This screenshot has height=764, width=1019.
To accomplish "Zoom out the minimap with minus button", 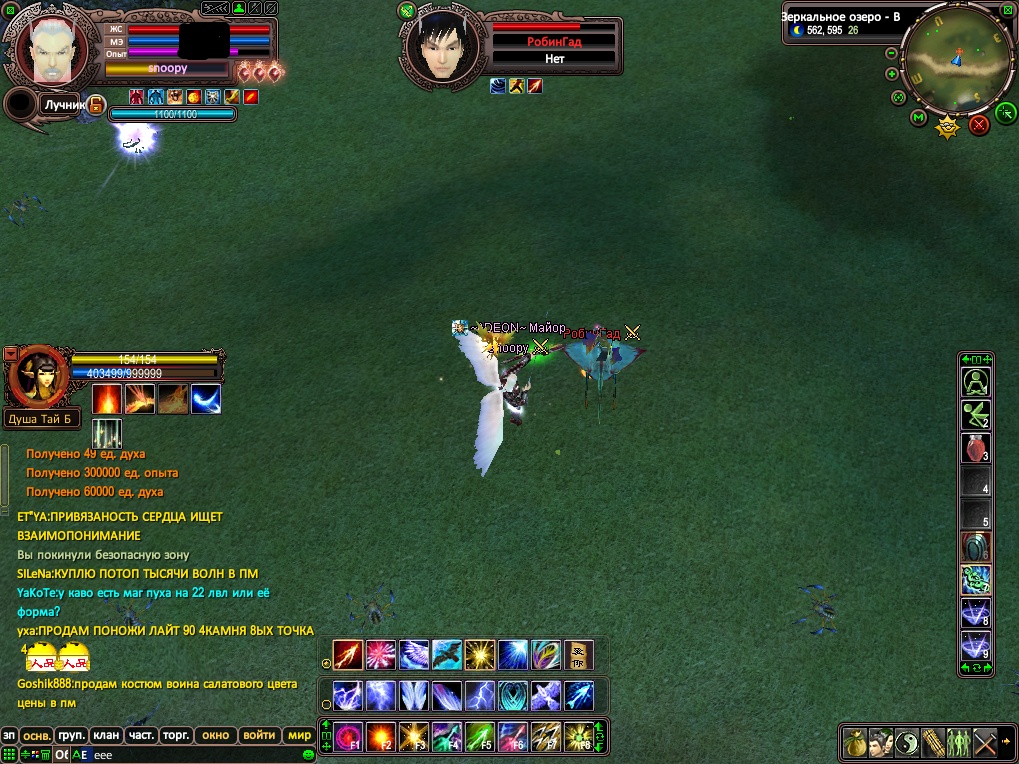I will 892,53.
